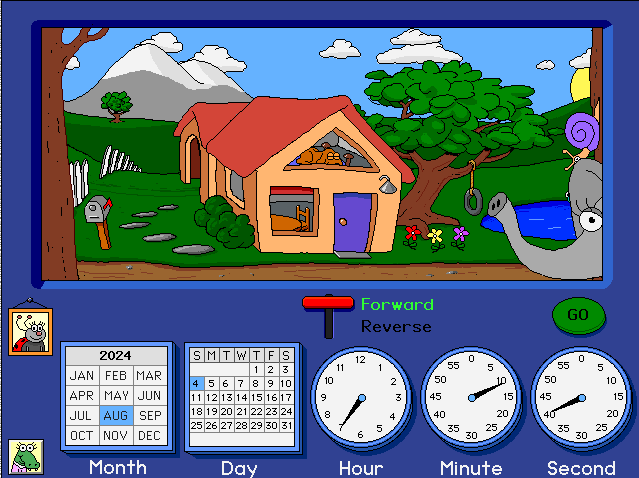Select the Forward direction option
Screen dimensions: 639x478
pos(397,304)
